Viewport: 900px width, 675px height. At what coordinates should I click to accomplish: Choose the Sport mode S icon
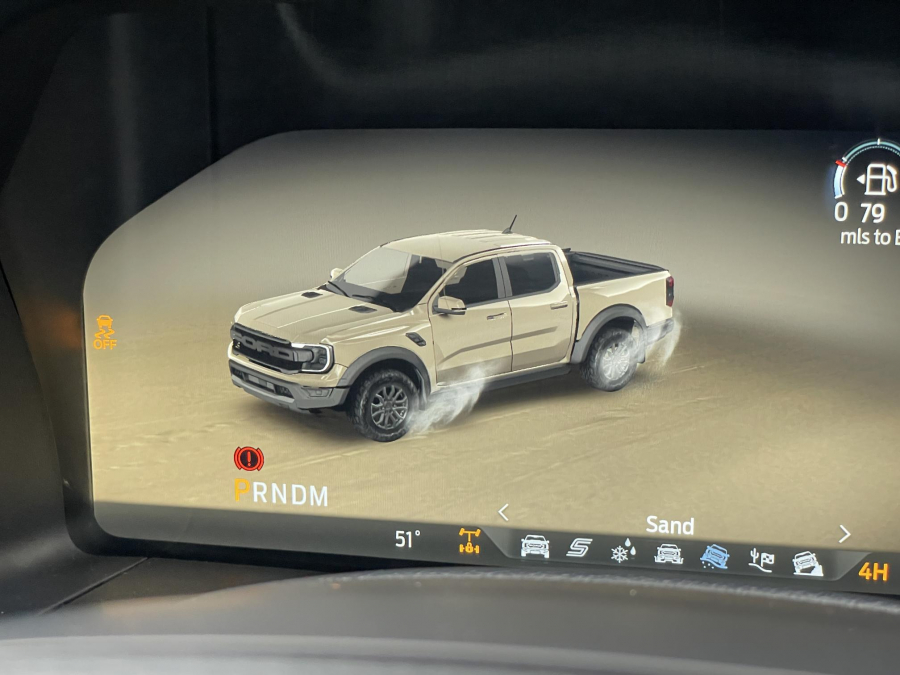coord(579,548)
